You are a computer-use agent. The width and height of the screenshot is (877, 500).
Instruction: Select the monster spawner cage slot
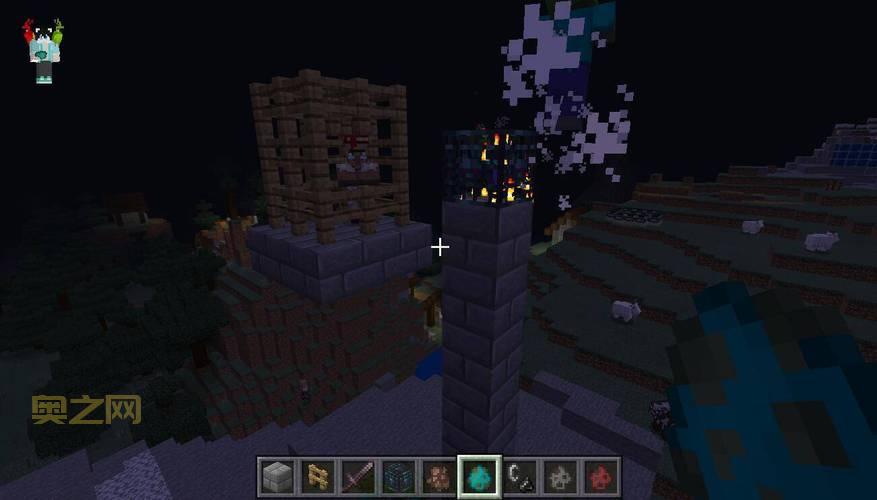click(398, 477)
